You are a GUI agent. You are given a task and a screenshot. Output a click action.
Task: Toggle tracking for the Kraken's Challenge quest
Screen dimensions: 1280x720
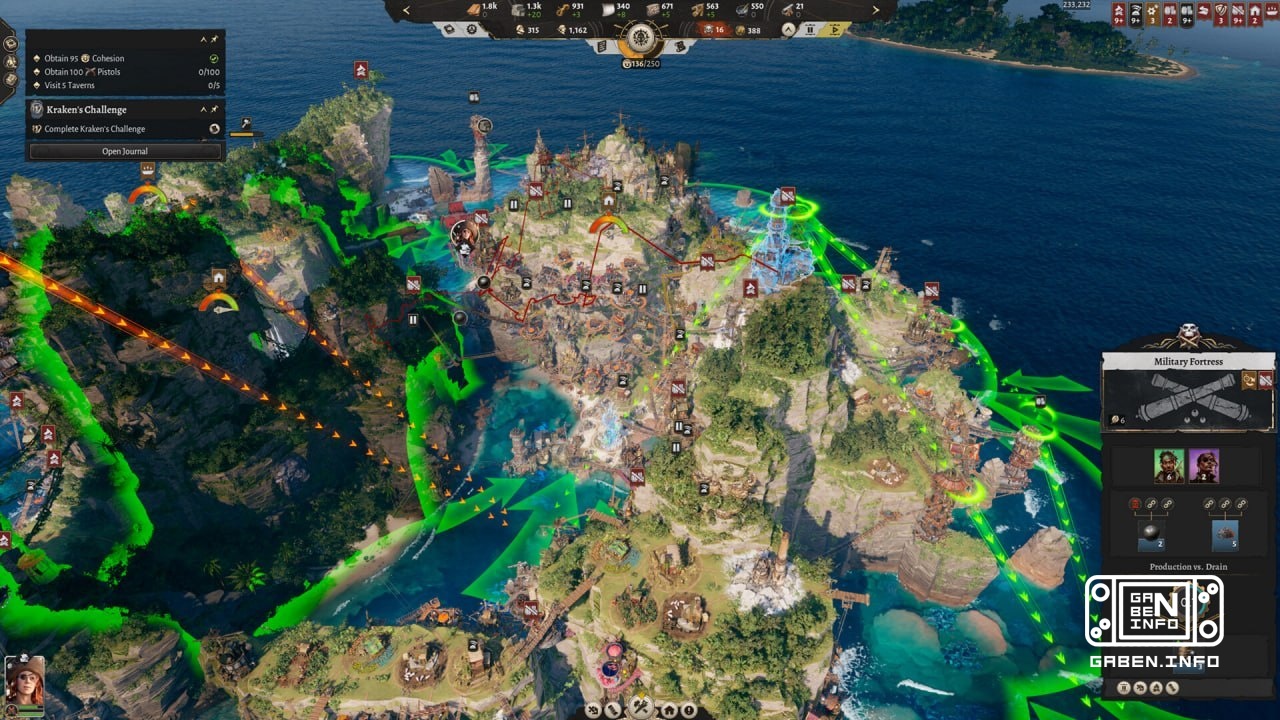click(x=214, y=109)
